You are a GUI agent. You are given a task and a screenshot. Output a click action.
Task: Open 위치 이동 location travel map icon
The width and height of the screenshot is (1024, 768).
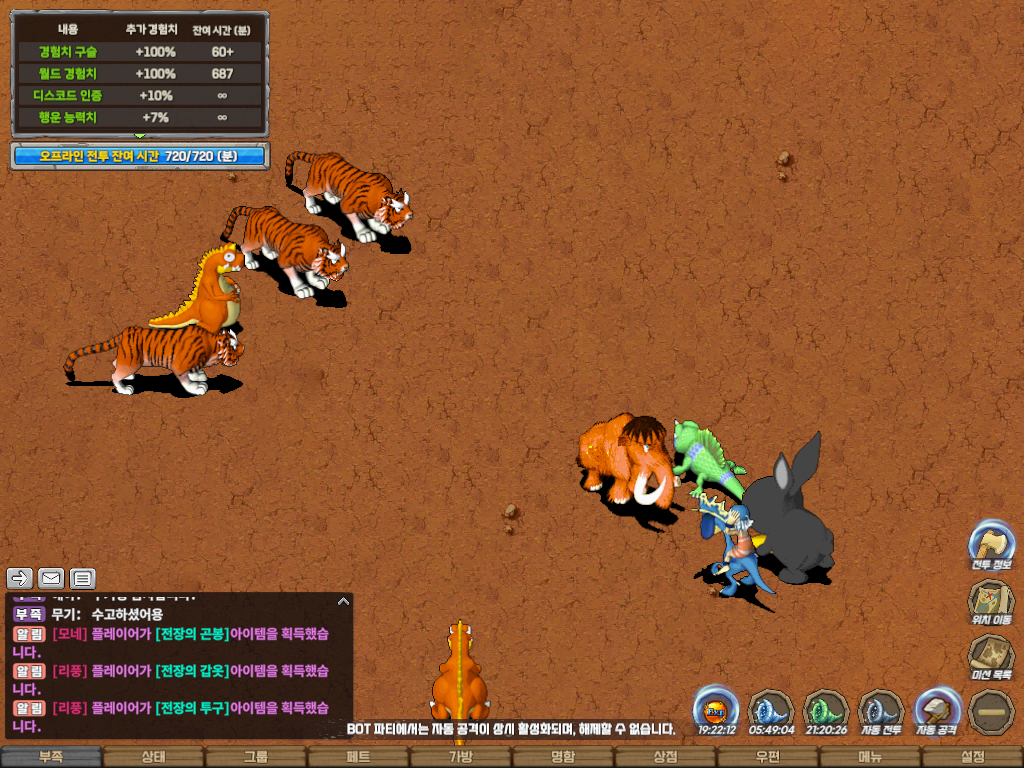(991, 600)
